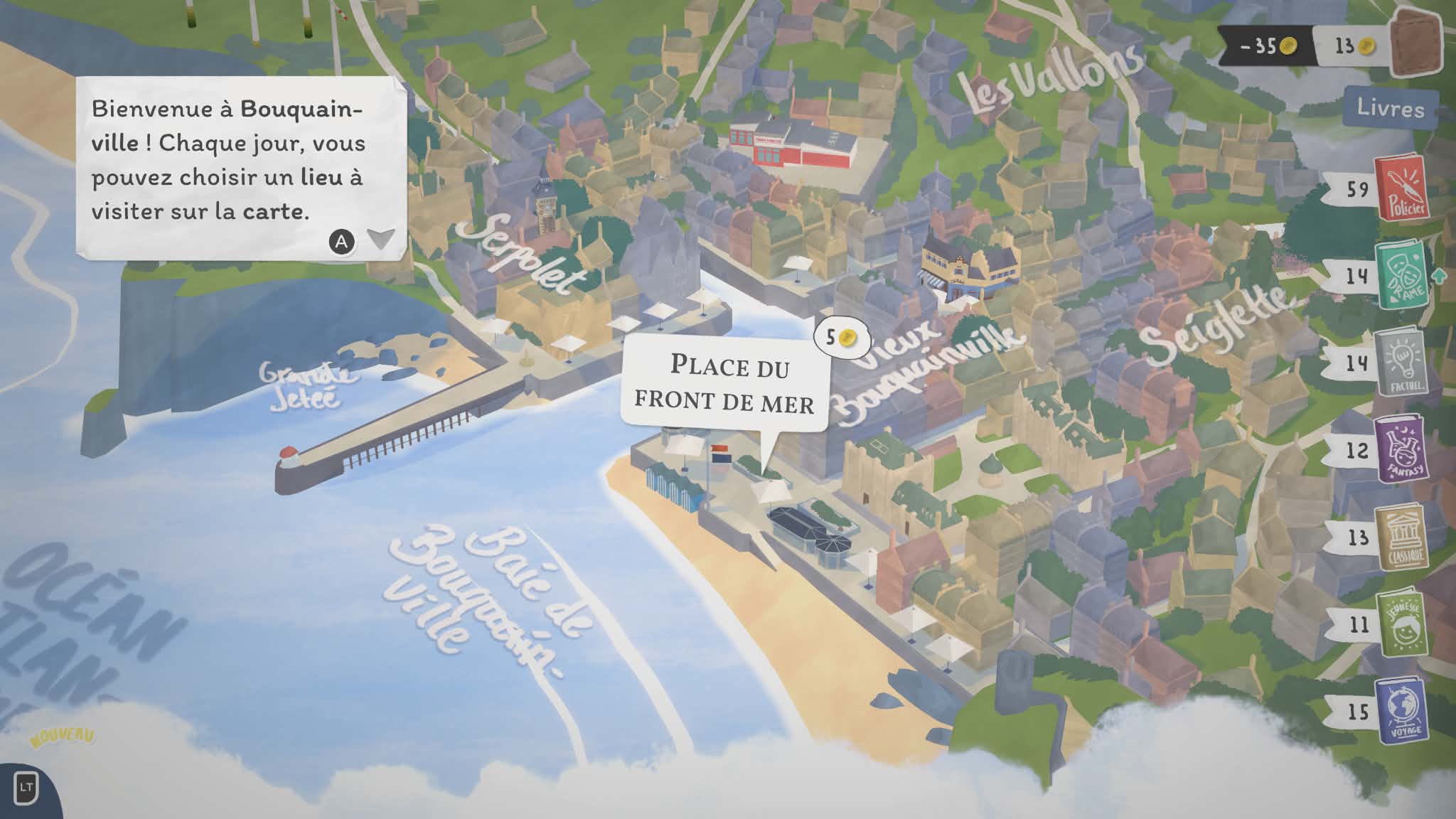Screen dimensions: 1456x819
Task: Choose the Jeunesse book genre
Action: [x=1400, y=625]
